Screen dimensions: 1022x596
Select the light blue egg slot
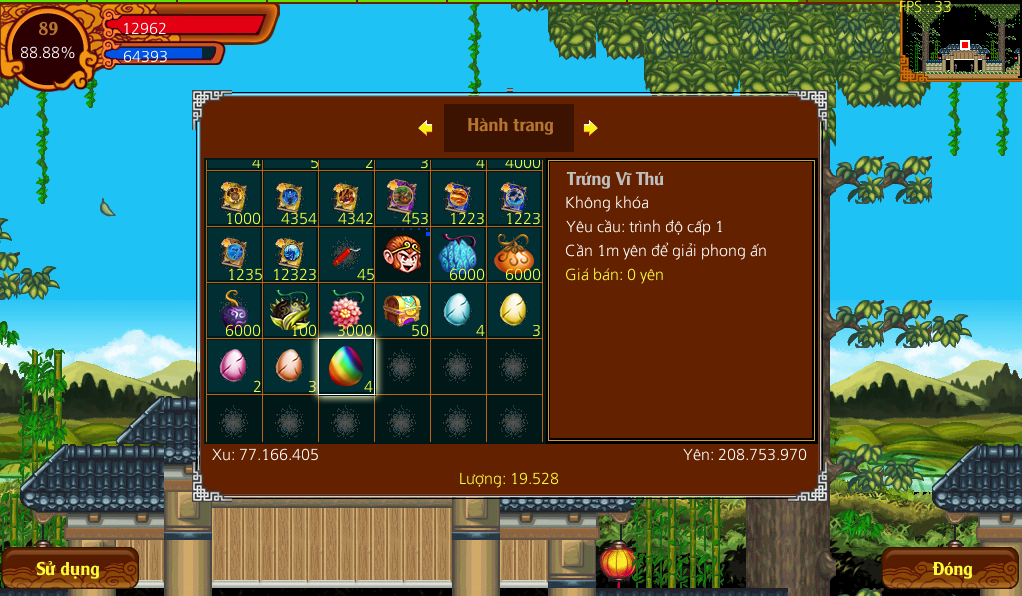(458, 311)
